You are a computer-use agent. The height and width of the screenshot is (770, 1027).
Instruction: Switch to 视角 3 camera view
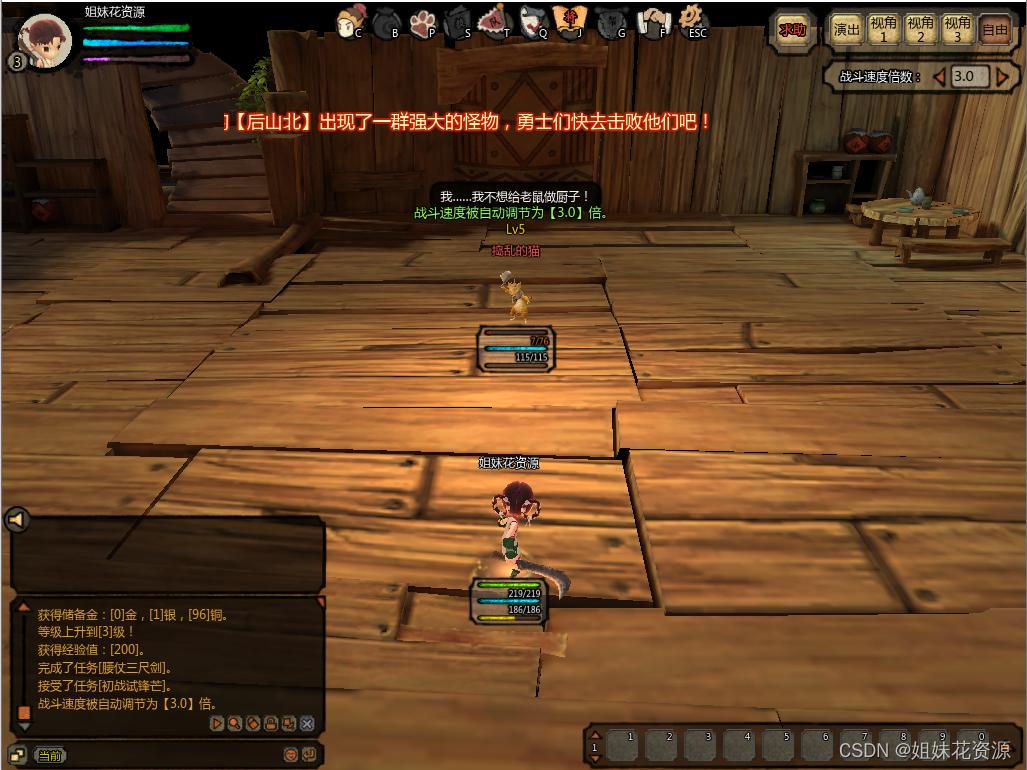pos(957,30)
